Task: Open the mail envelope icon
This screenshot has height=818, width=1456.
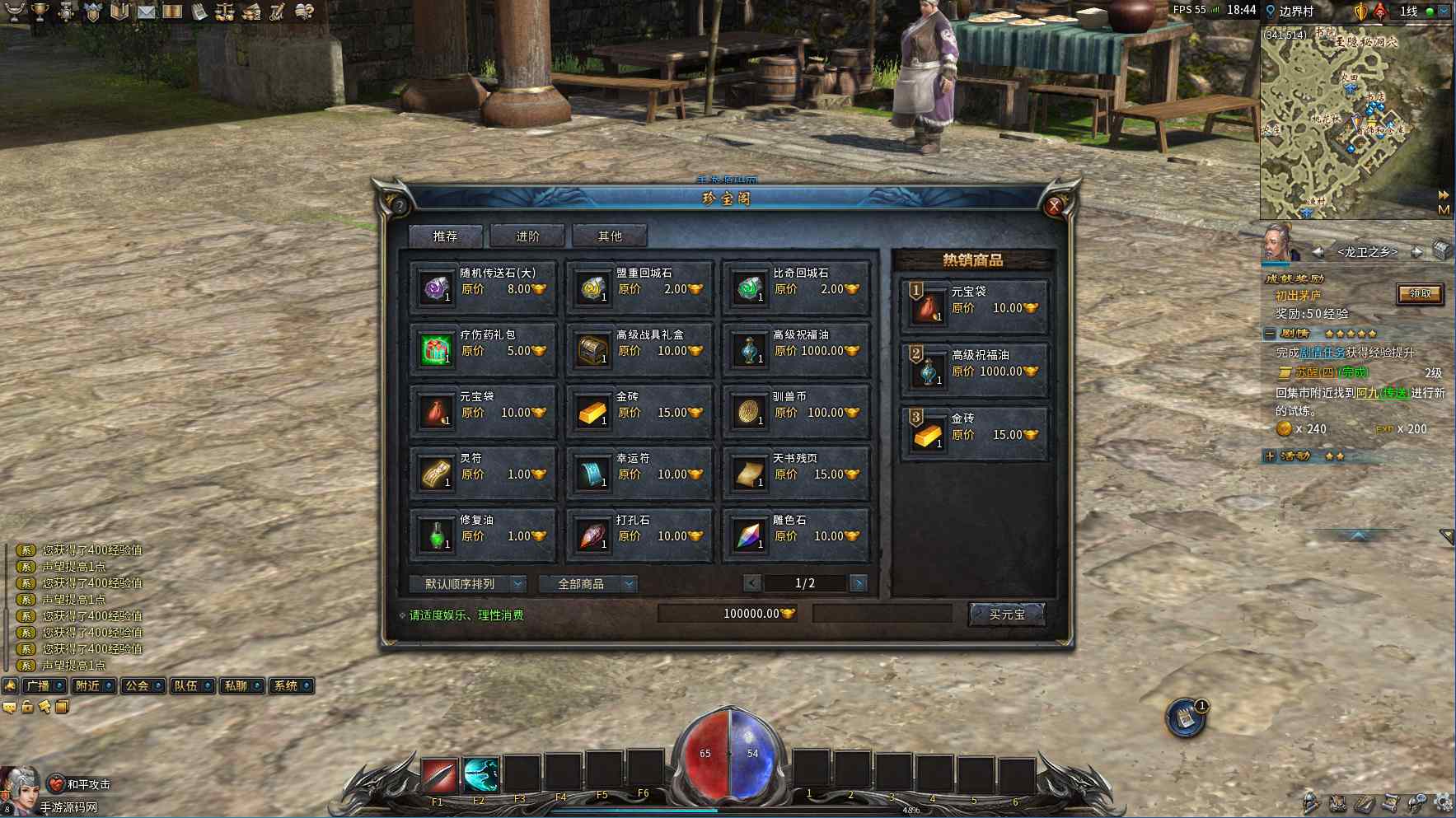Action: coord(146,12)
